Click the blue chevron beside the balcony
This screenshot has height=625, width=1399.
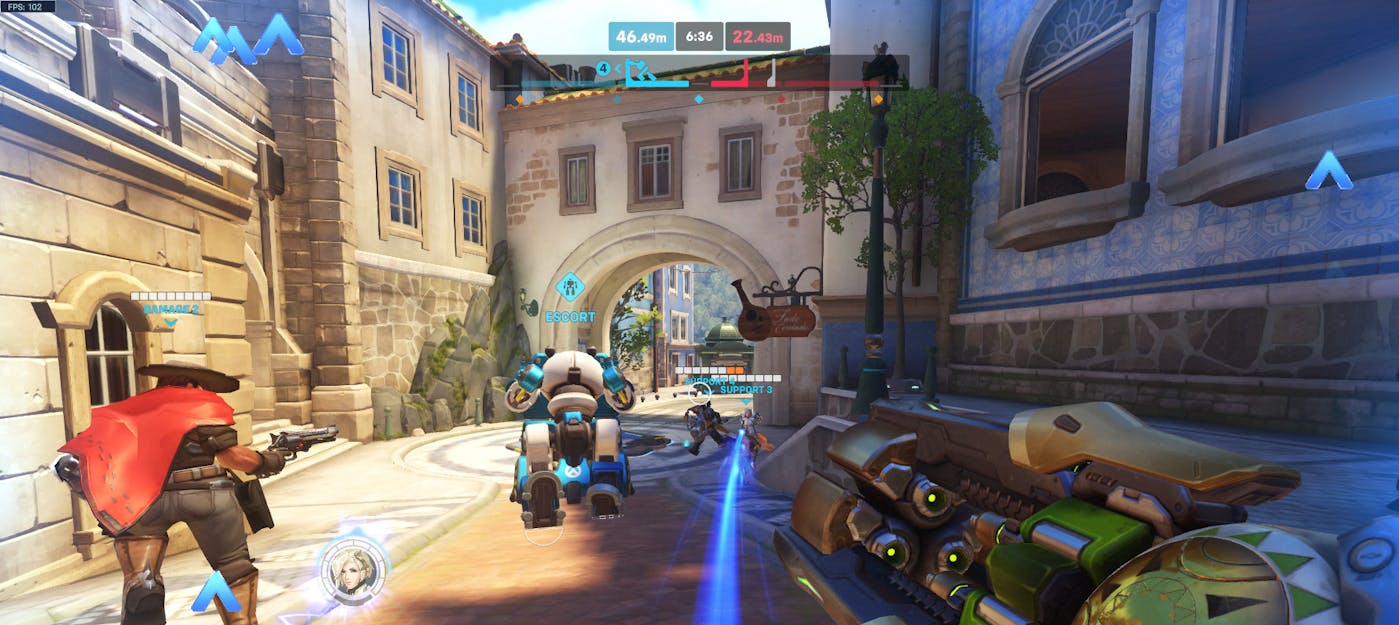pyautogui.click(x=1328, y=171)
